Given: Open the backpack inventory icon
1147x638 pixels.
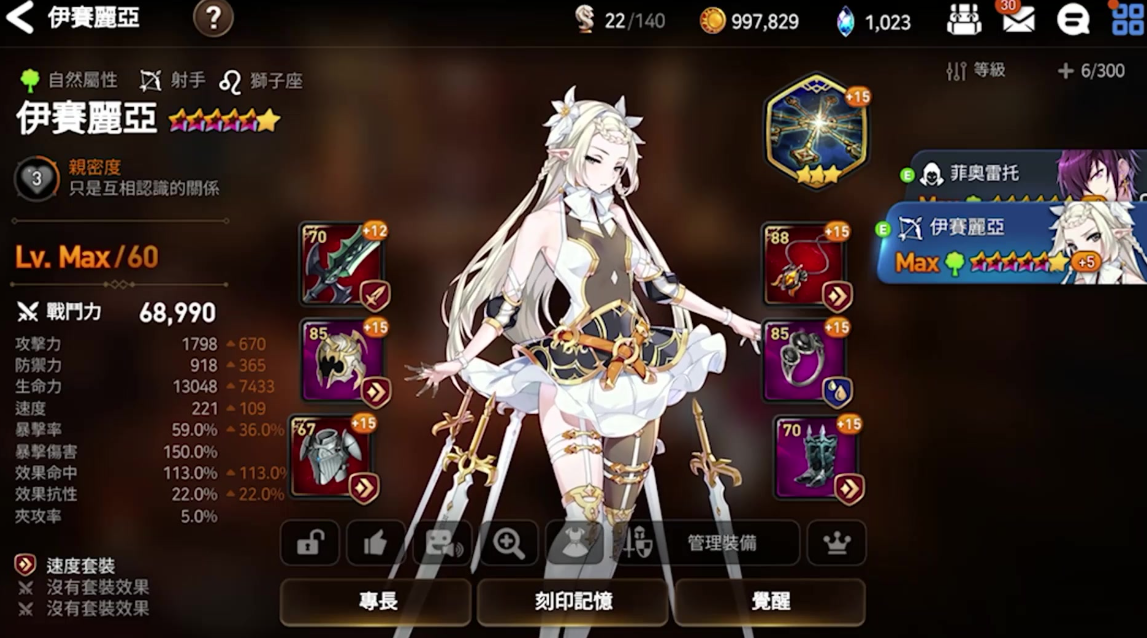Looking at the screenshot, I should (963, 19).
